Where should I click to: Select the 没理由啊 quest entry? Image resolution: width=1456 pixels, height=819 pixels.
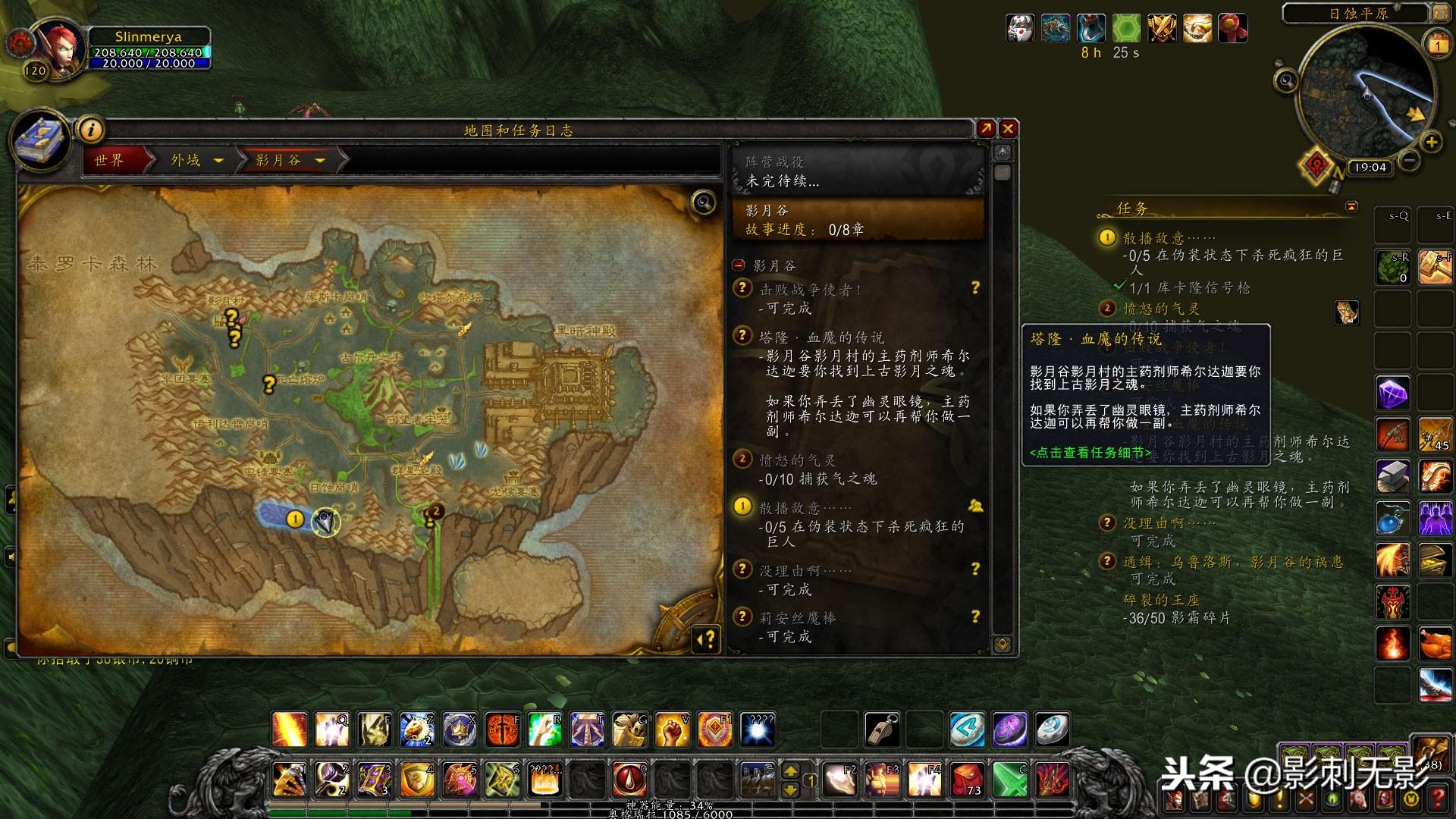click(805, 570)
